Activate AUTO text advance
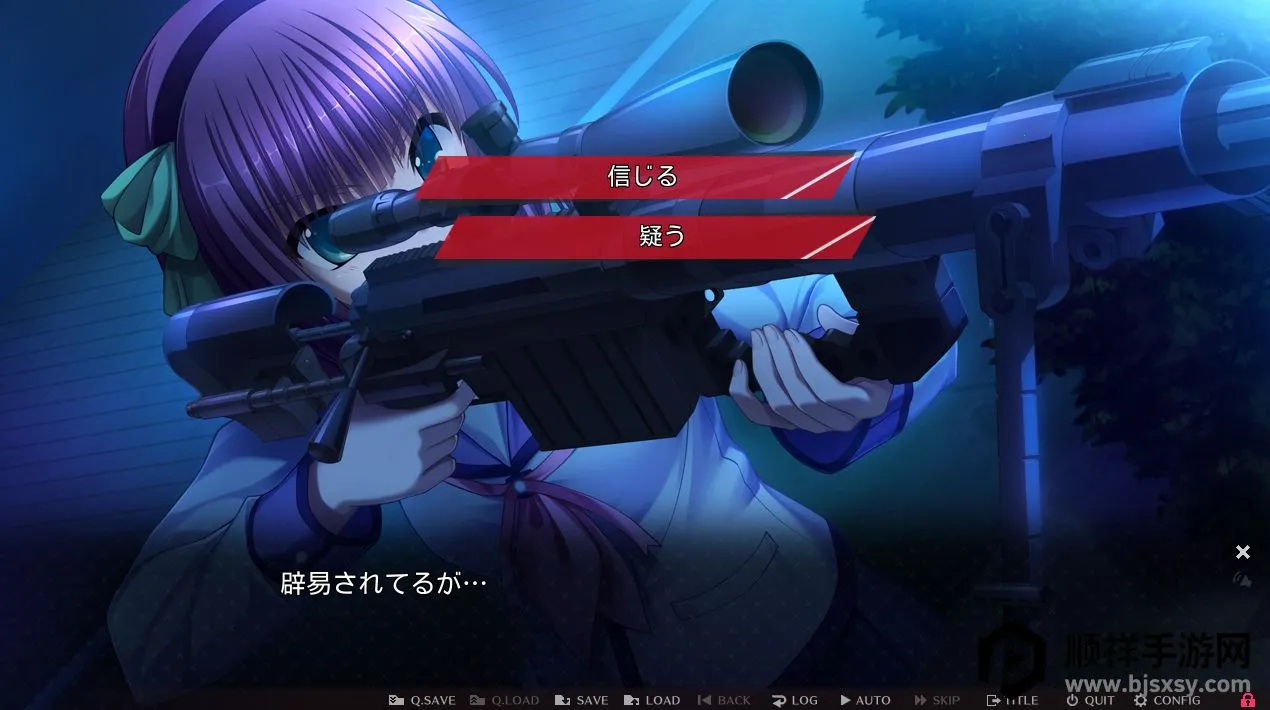Screen dimensions: 1270x710 [865, 700]
